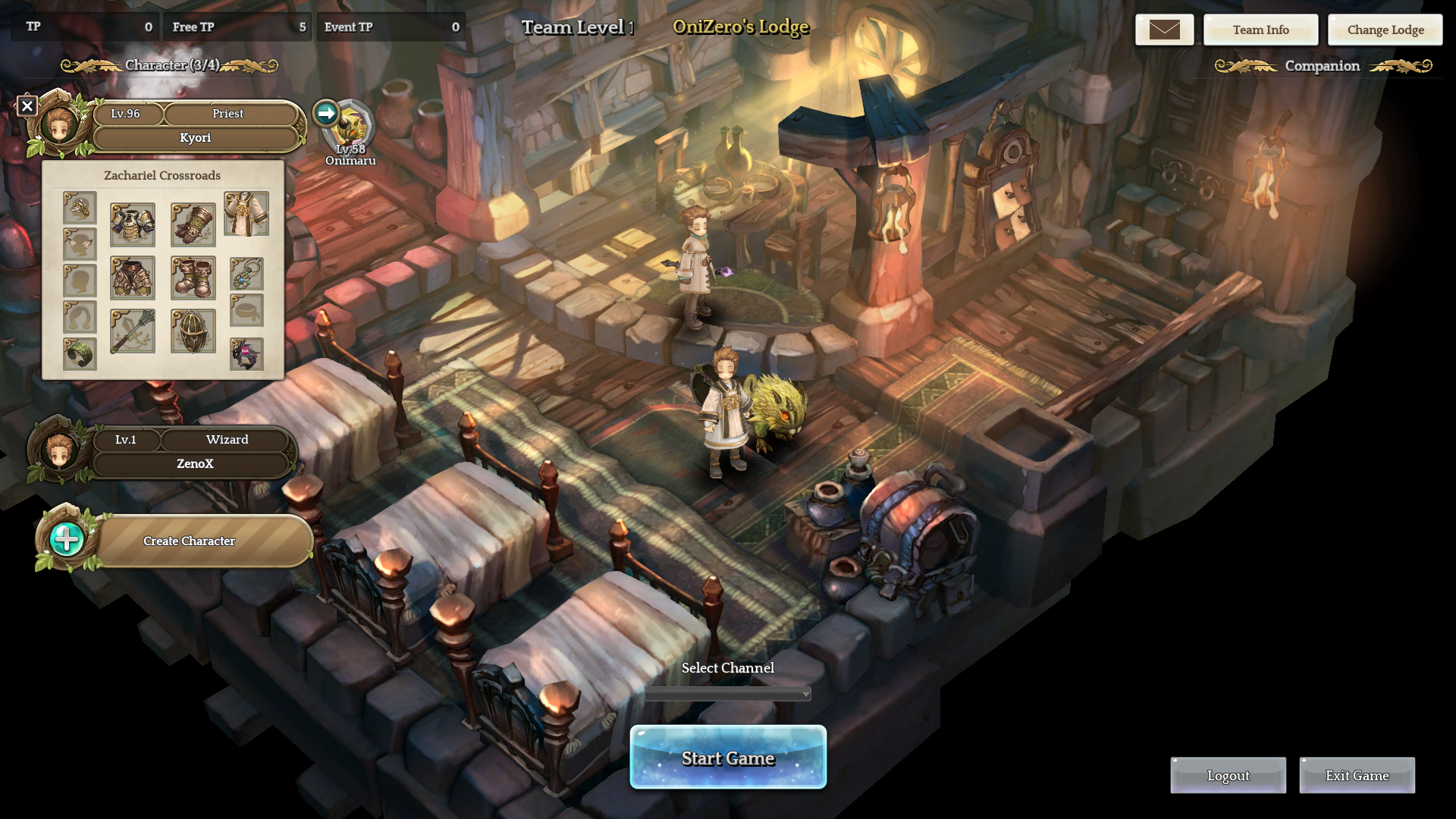Start the game with the selected character
This screenshot has height=819, width=1456.
(728, 758)
